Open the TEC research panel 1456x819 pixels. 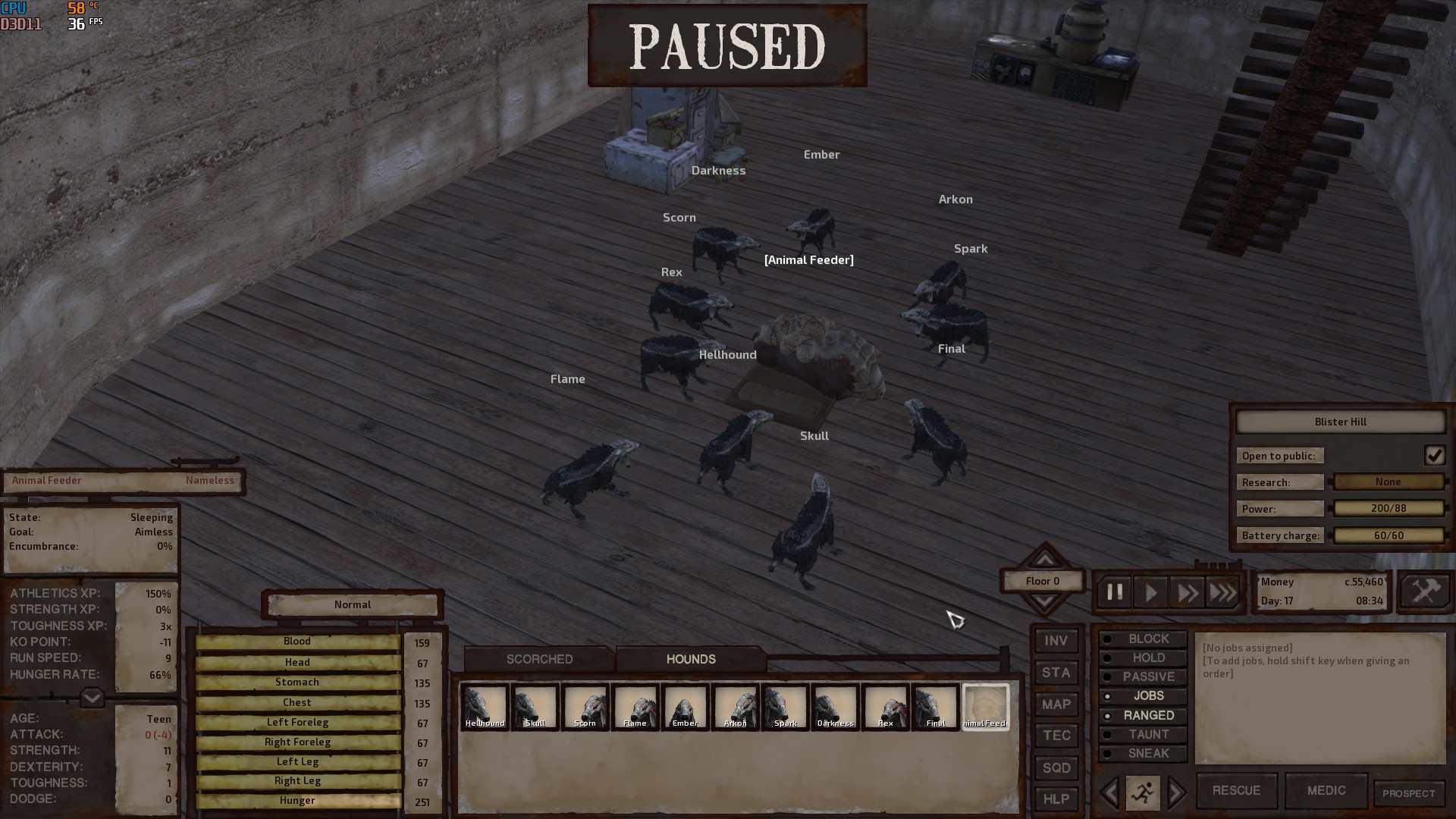[1056, 735]
